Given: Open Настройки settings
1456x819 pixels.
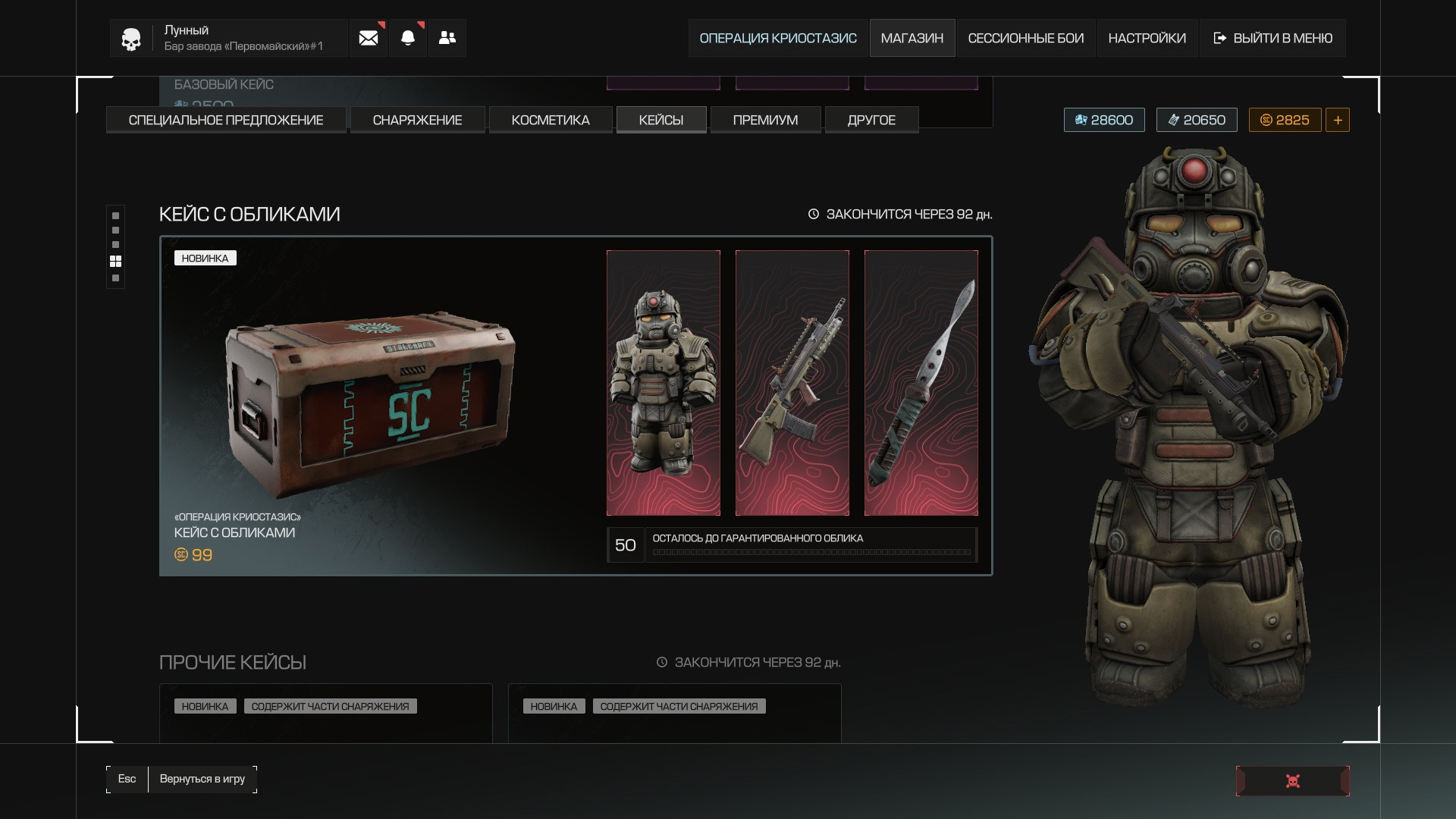Looking at the screenshot, I should click(1147, 38).
